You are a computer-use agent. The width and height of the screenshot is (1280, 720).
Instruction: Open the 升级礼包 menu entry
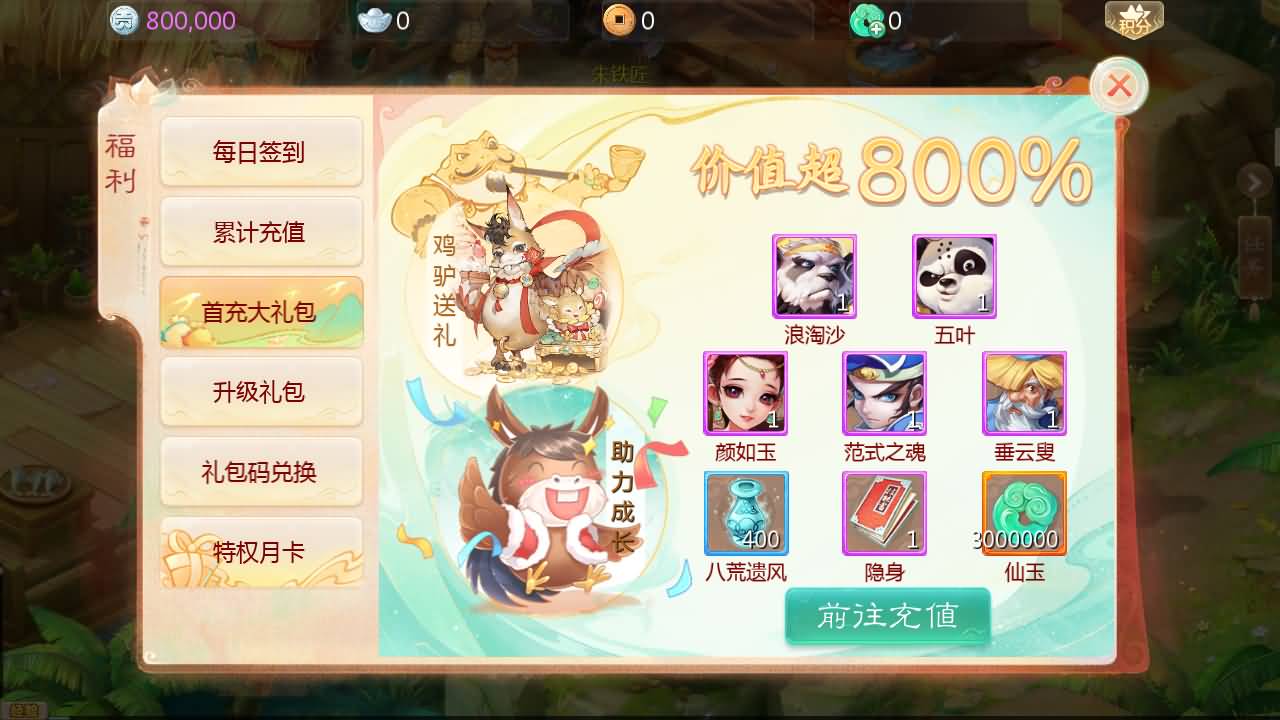coord(261,392)
